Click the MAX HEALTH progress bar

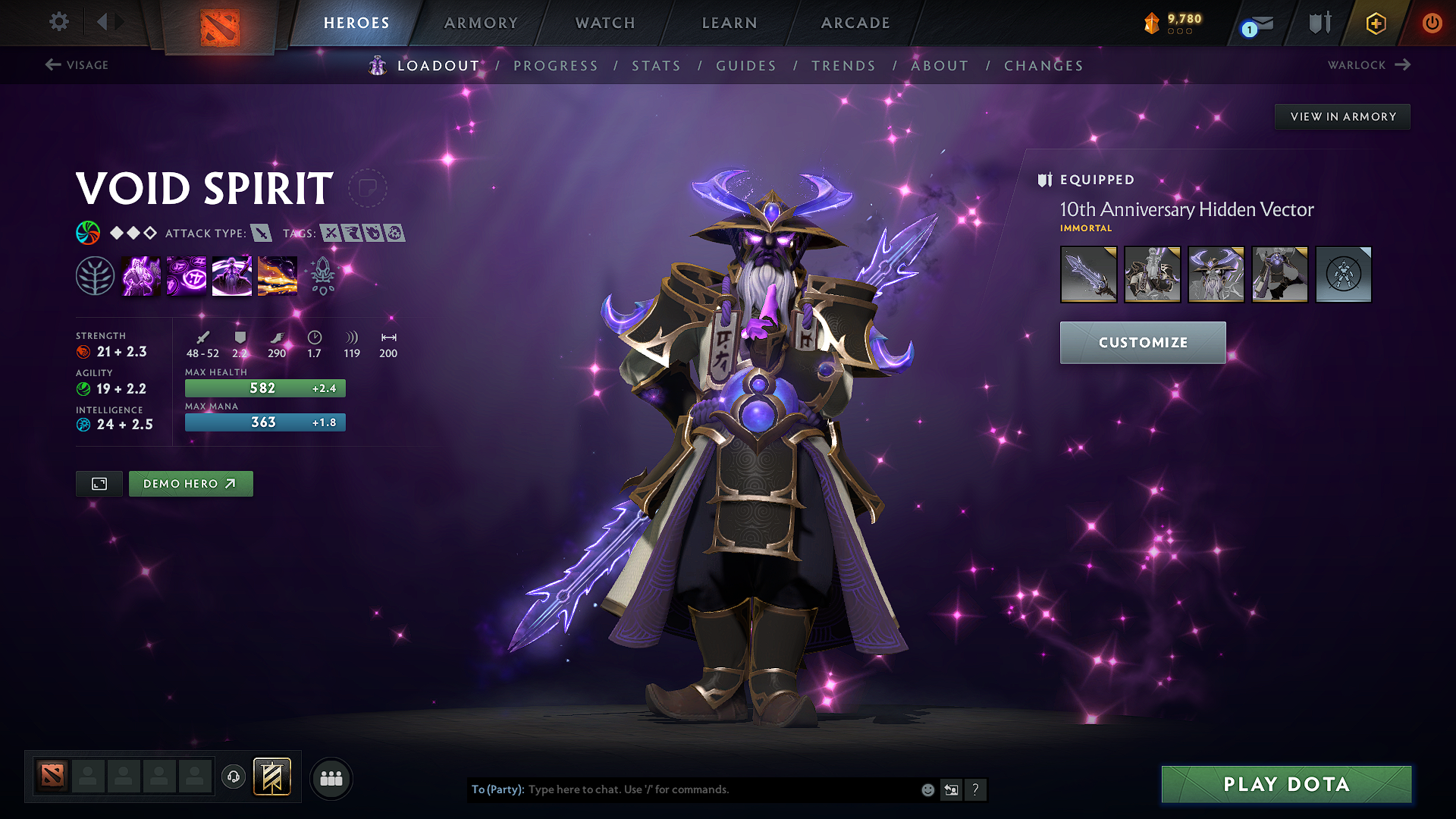(265, 388)
